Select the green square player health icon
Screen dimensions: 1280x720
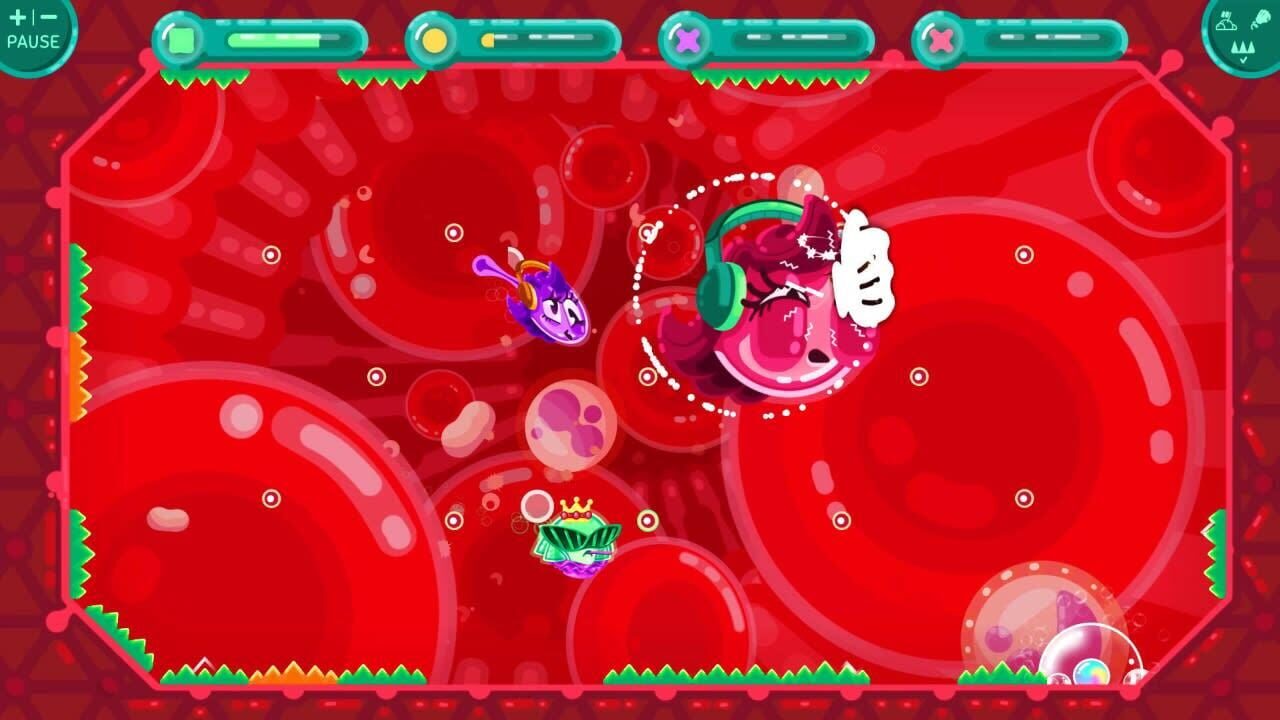pos(180,39)
